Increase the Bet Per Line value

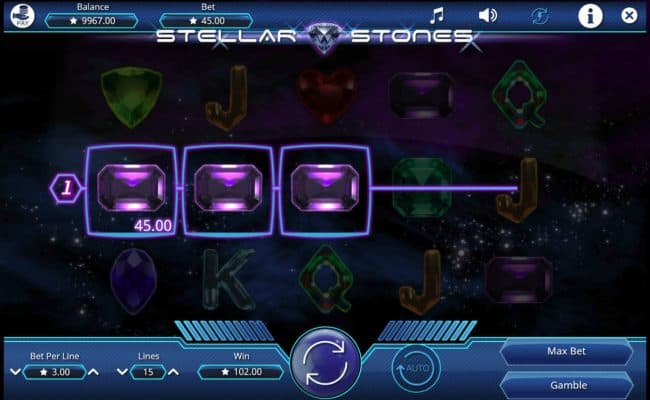pyautogui.click(x=94, y=372)
